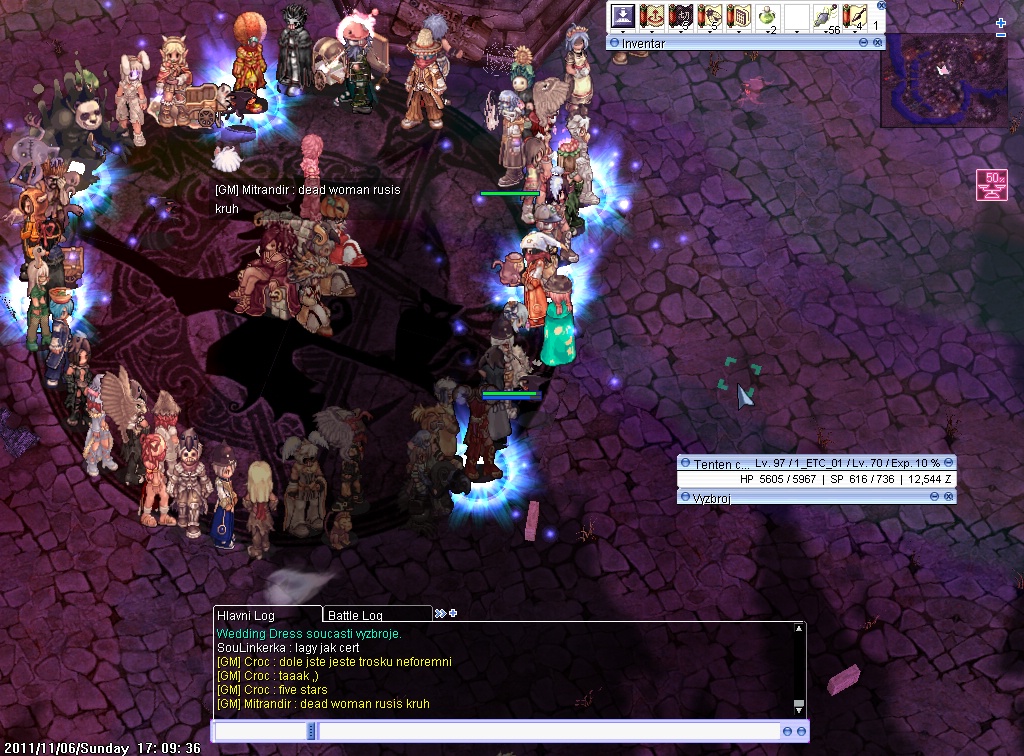The height and width of the screenshot is (756, 1024).
Task: Add a new chat tab with plus icon
Action: [453, 613]
